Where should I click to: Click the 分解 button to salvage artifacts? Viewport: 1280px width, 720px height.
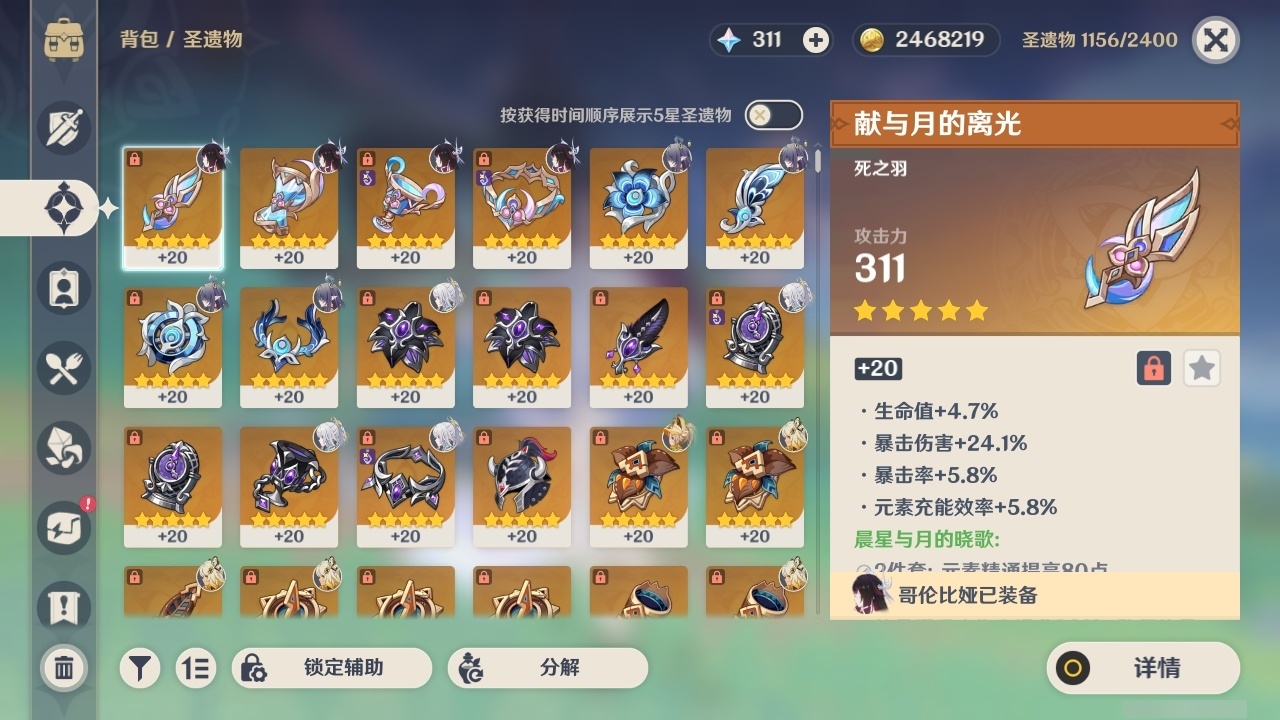[x=545, y=667]
